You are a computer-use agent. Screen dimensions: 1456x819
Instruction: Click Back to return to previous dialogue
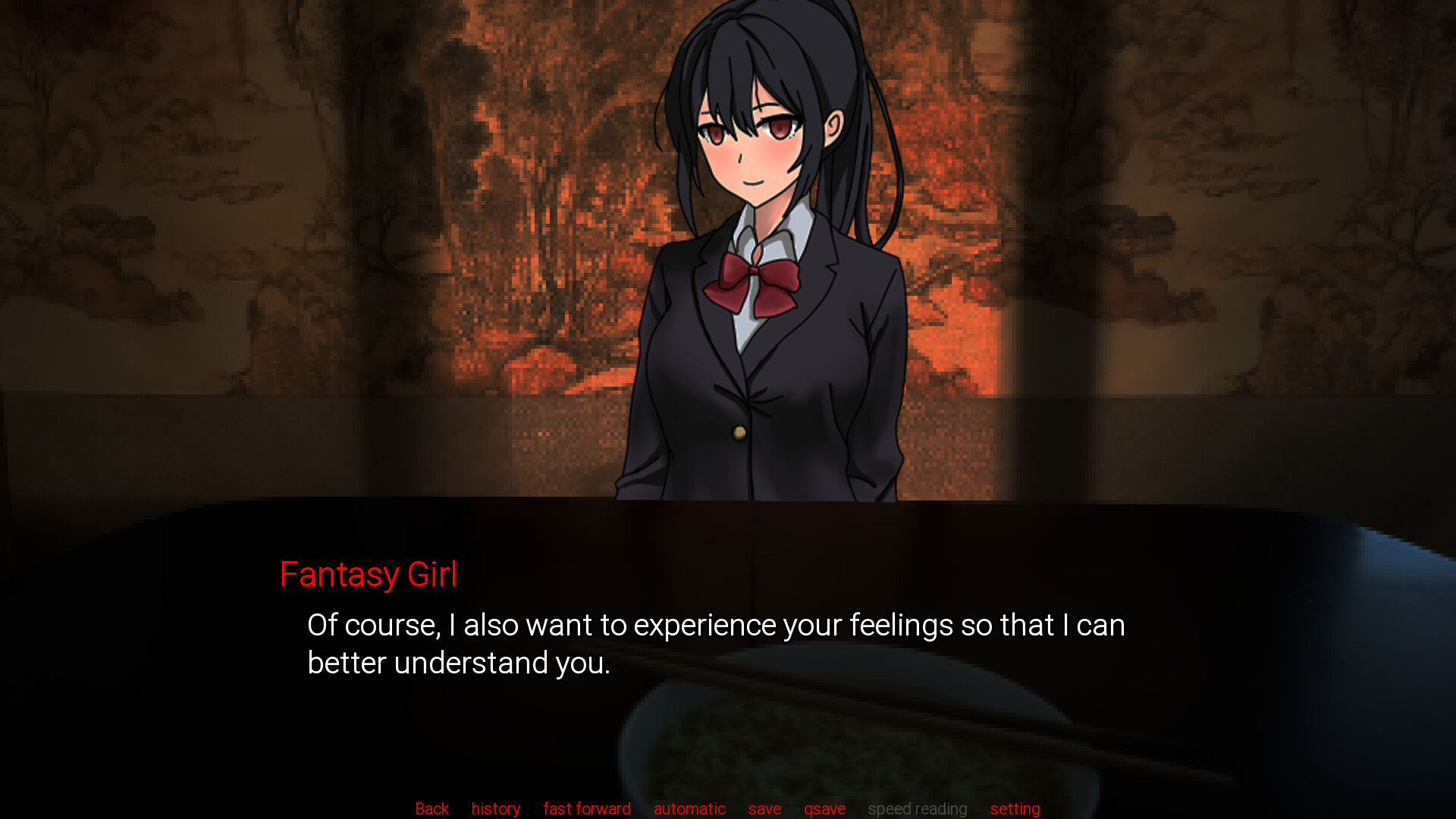click(x=431, y=808)
